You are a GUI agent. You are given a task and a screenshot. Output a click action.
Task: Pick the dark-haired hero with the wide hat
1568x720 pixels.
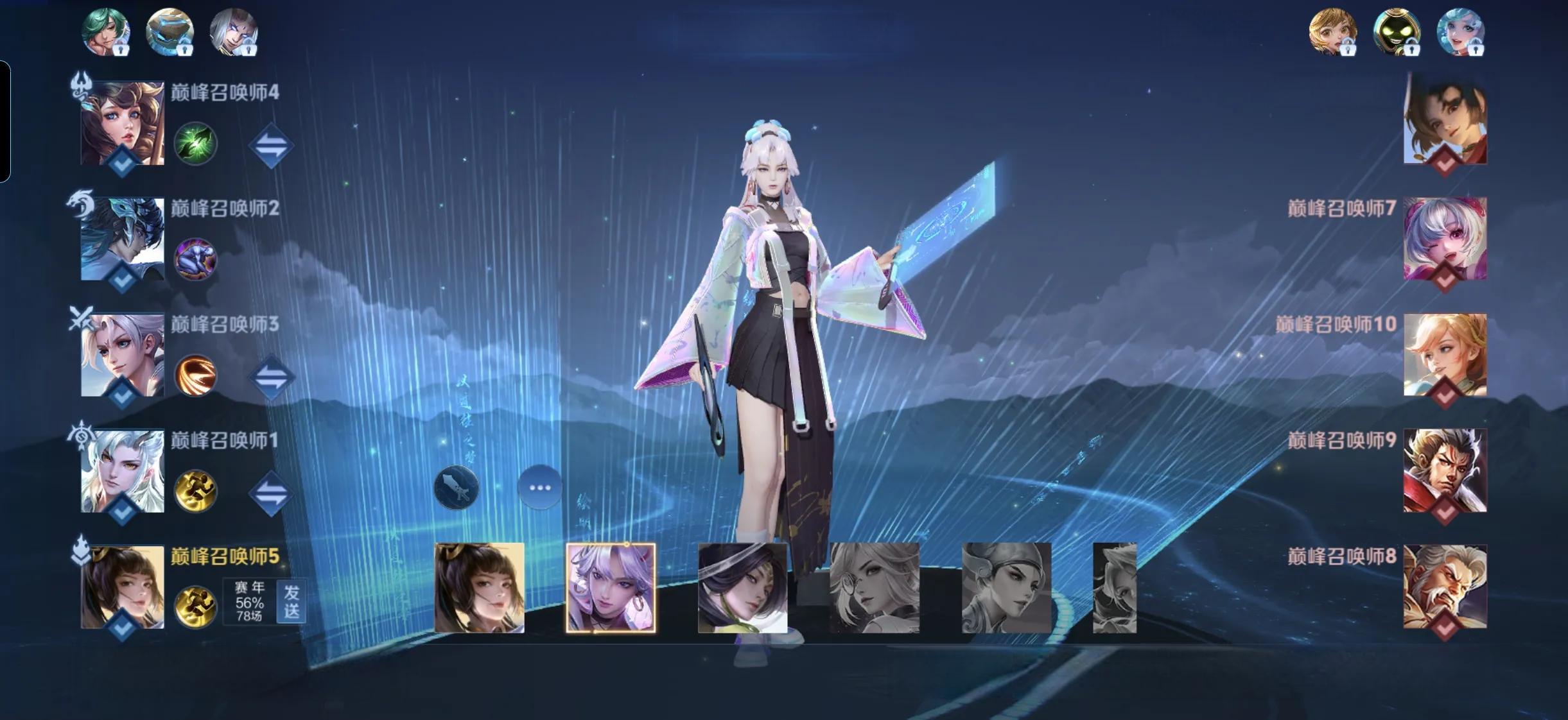(x=742, y=588)
